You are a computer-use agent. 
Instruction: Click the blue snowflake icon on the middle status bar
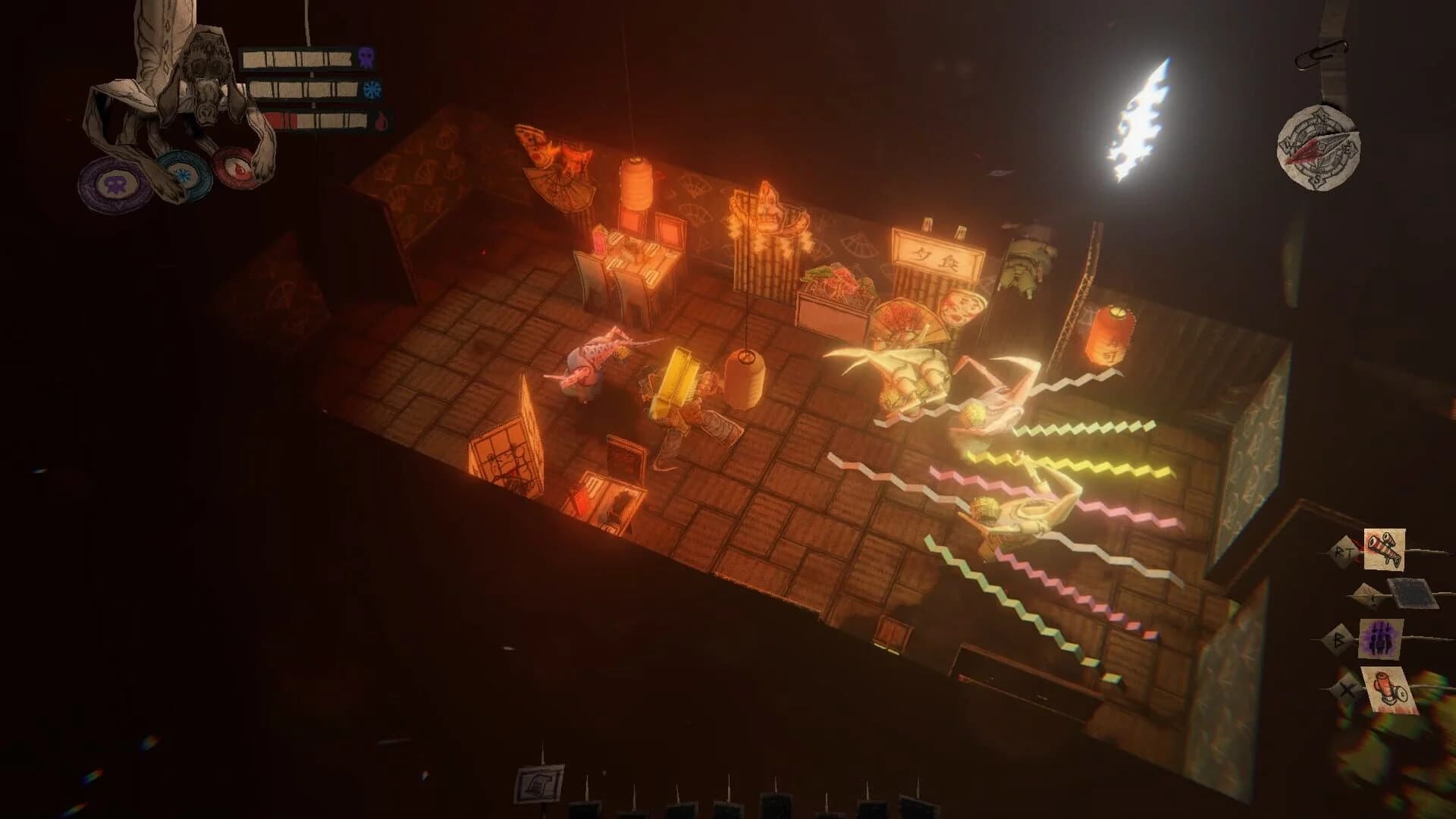pos(372,90)
